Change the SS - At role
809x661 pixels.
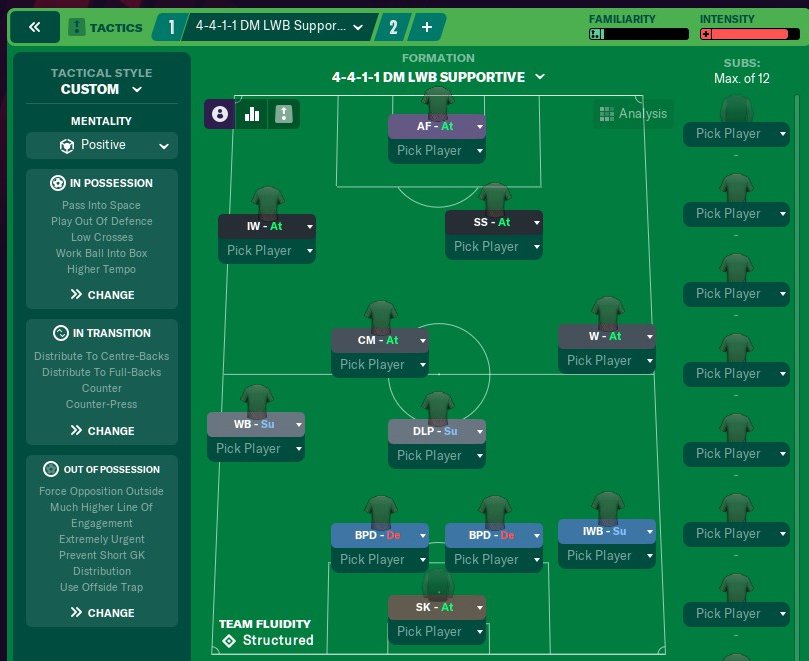(493, 222)
